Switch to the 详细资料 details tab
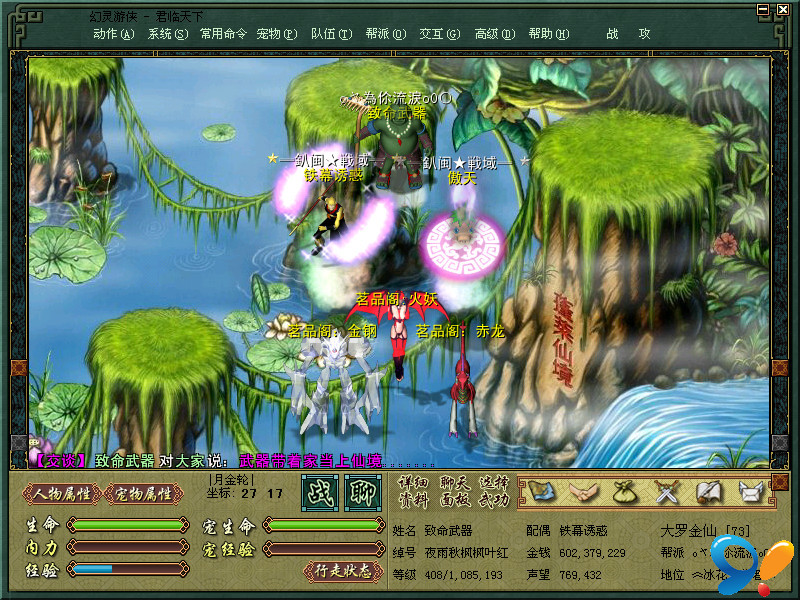 tap(413, 490)
